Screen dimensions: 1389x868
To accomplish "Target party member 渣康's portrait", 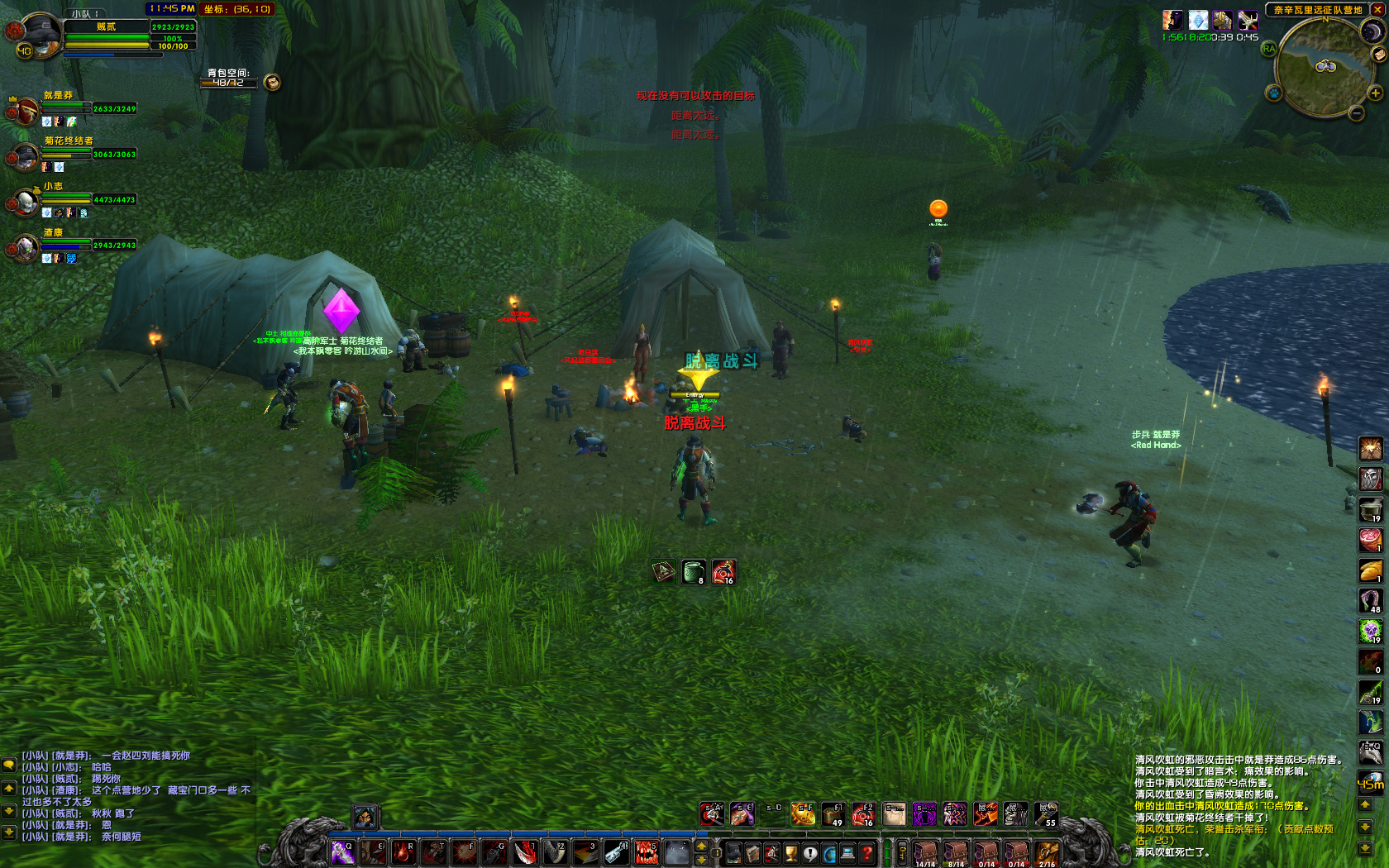I will [x=25, y=246].
